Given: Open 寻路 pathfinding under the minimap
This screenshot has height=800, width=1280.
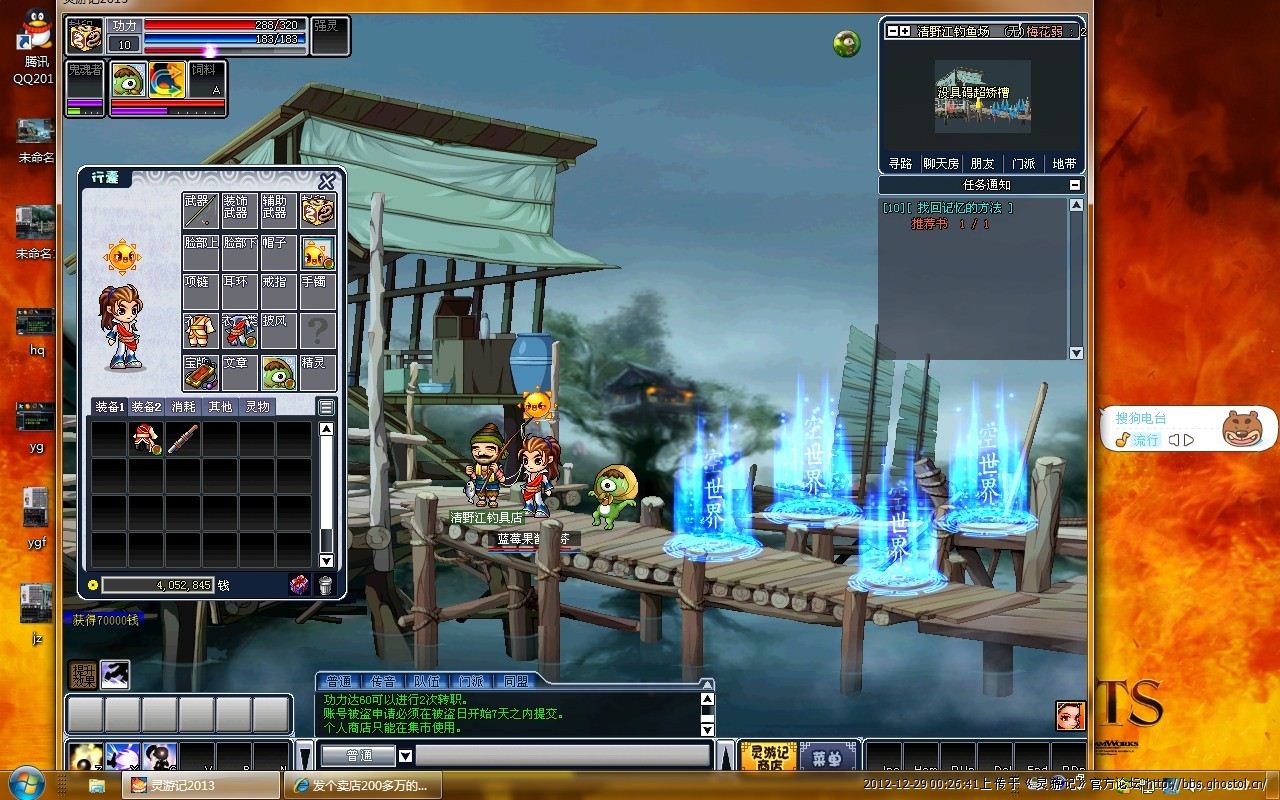Looking at the screenshot, I should click(x=900, y=164).
